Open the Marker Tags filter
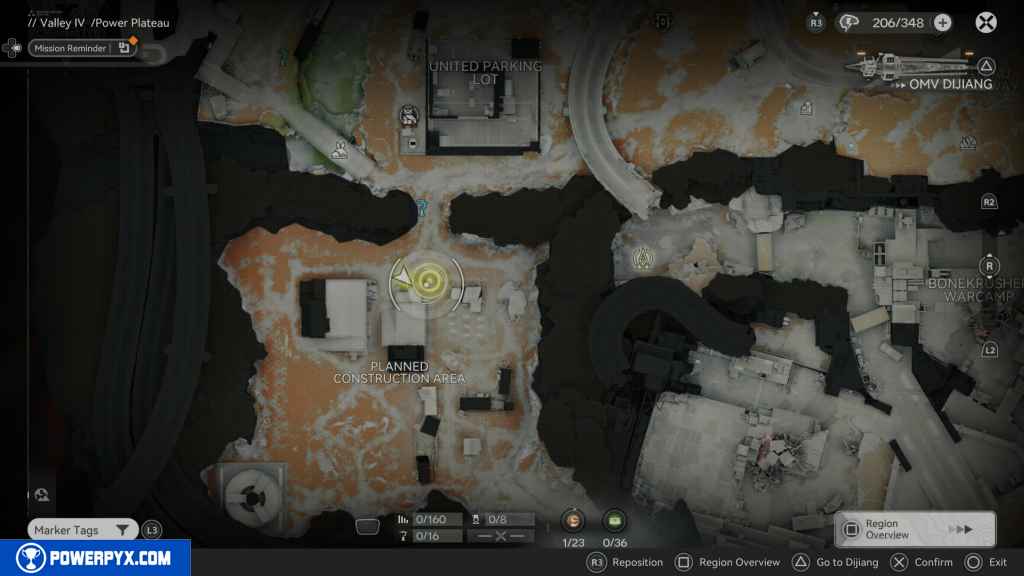1024x576 pixels. point(82,530)
